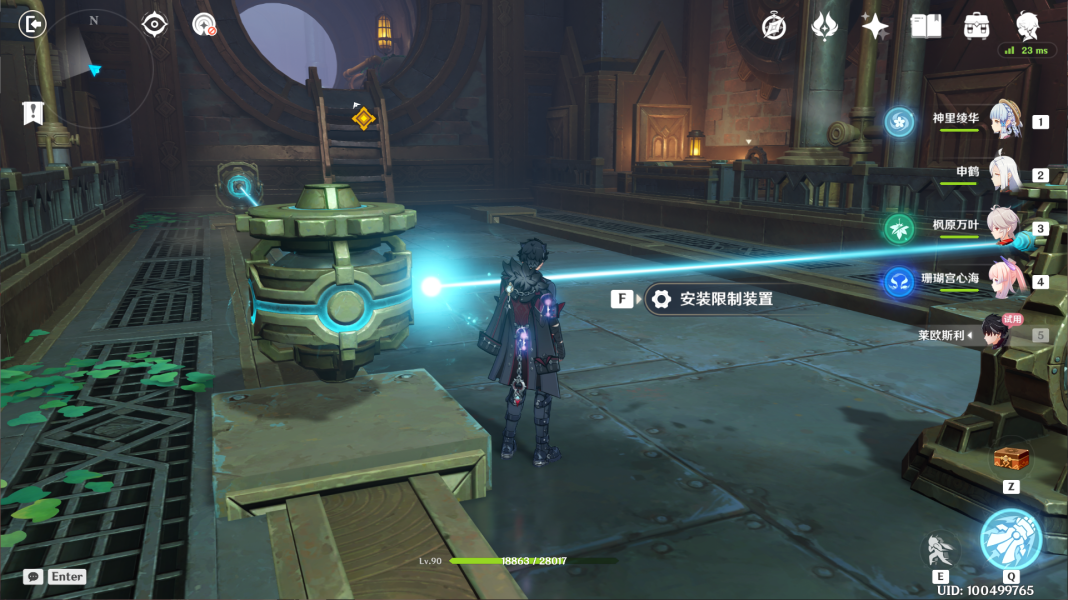This screenshot has height=600, width=1068.
Task: Open the winged battle pass icon
Action: point(824,27)
